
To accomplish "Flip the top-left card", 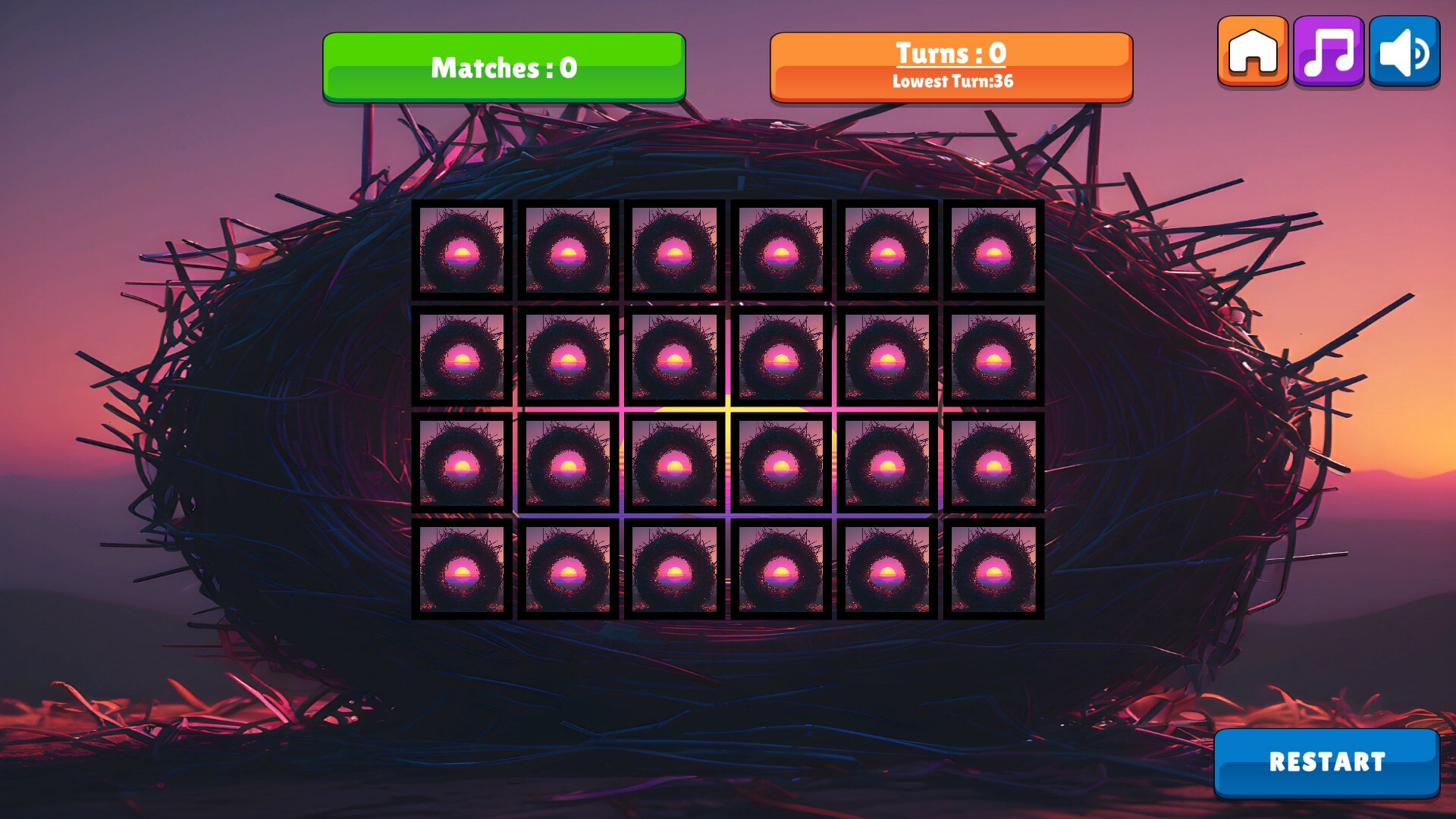I will tap(463, 251).
